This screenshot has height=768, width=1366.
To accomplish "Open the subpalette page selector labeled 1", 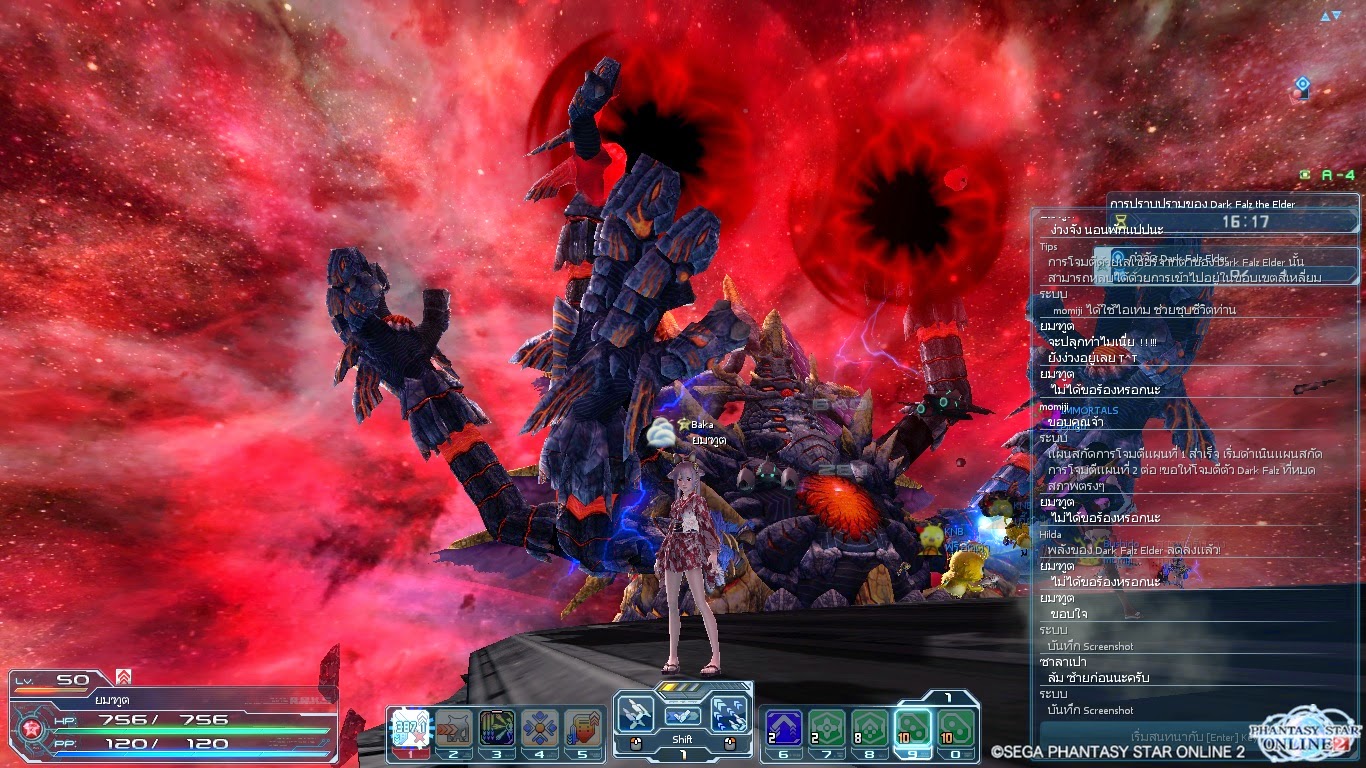I will pyautogui.click(x=948, y=697).
